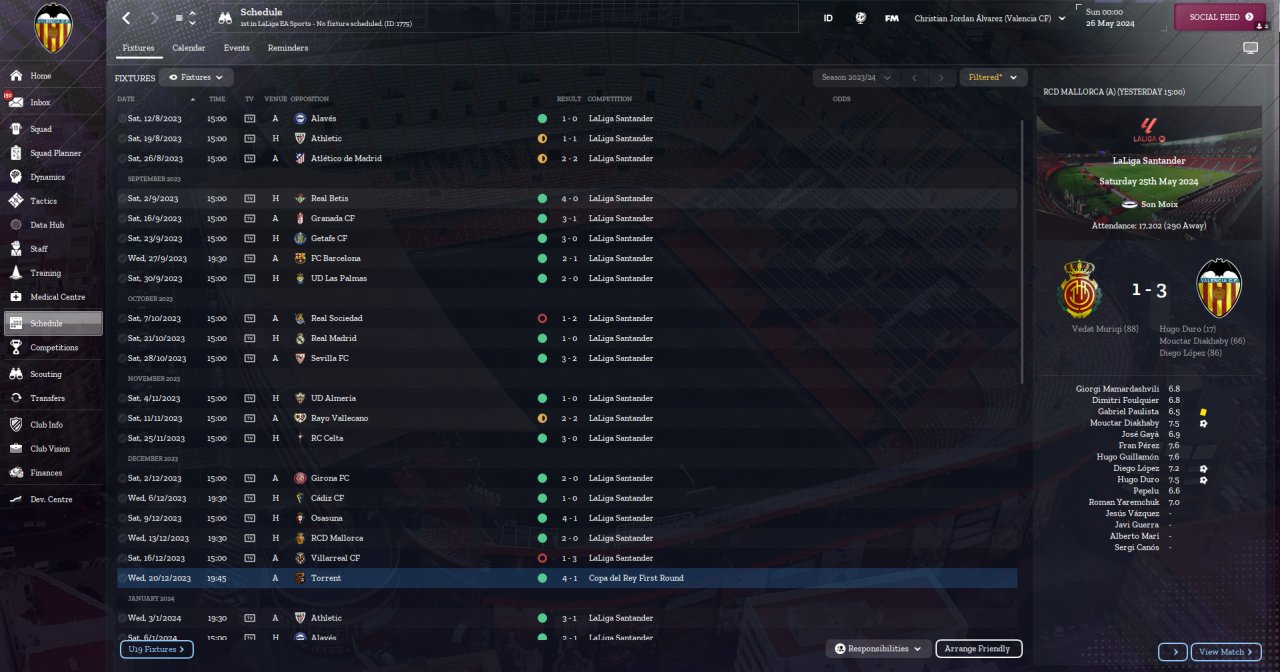Select Transfers in the sidebar

(x=47, y=397)
